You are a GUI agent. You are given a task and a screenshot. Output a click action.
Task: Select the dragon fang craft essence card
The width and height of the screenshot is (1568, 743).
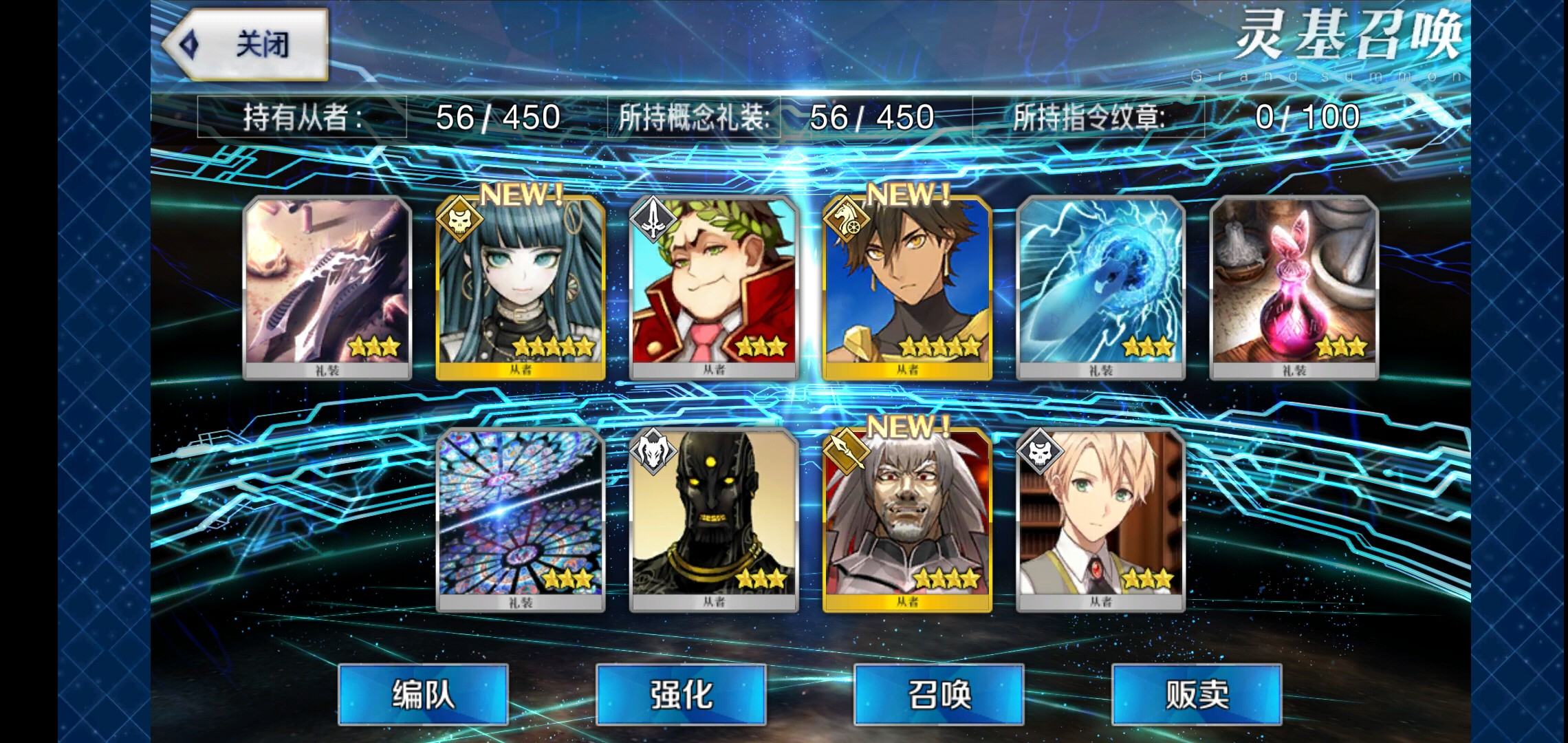[327, 288]
